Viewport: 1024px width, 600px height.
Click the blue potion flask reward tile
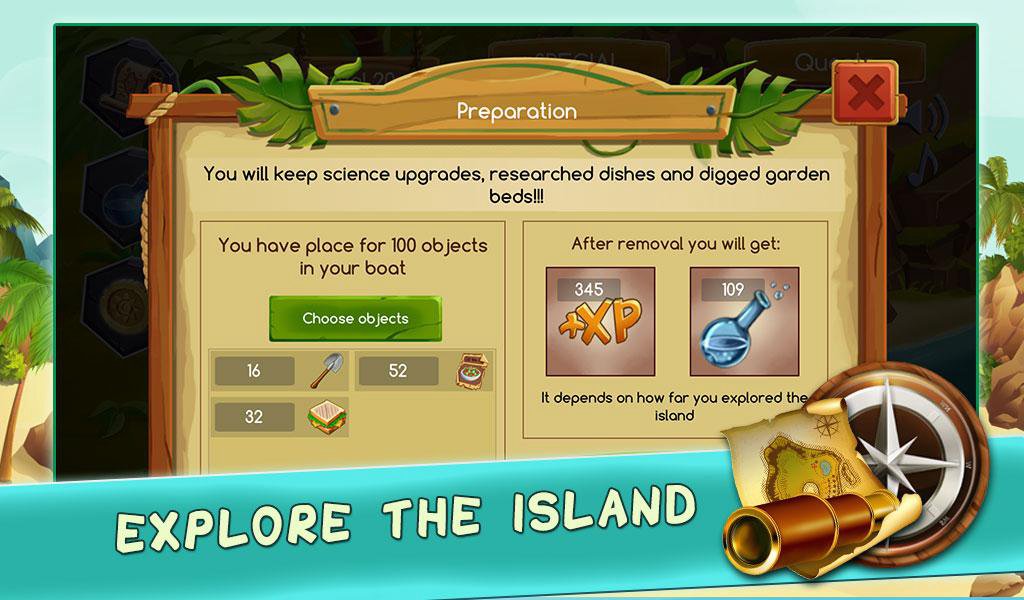click(744, 321)
